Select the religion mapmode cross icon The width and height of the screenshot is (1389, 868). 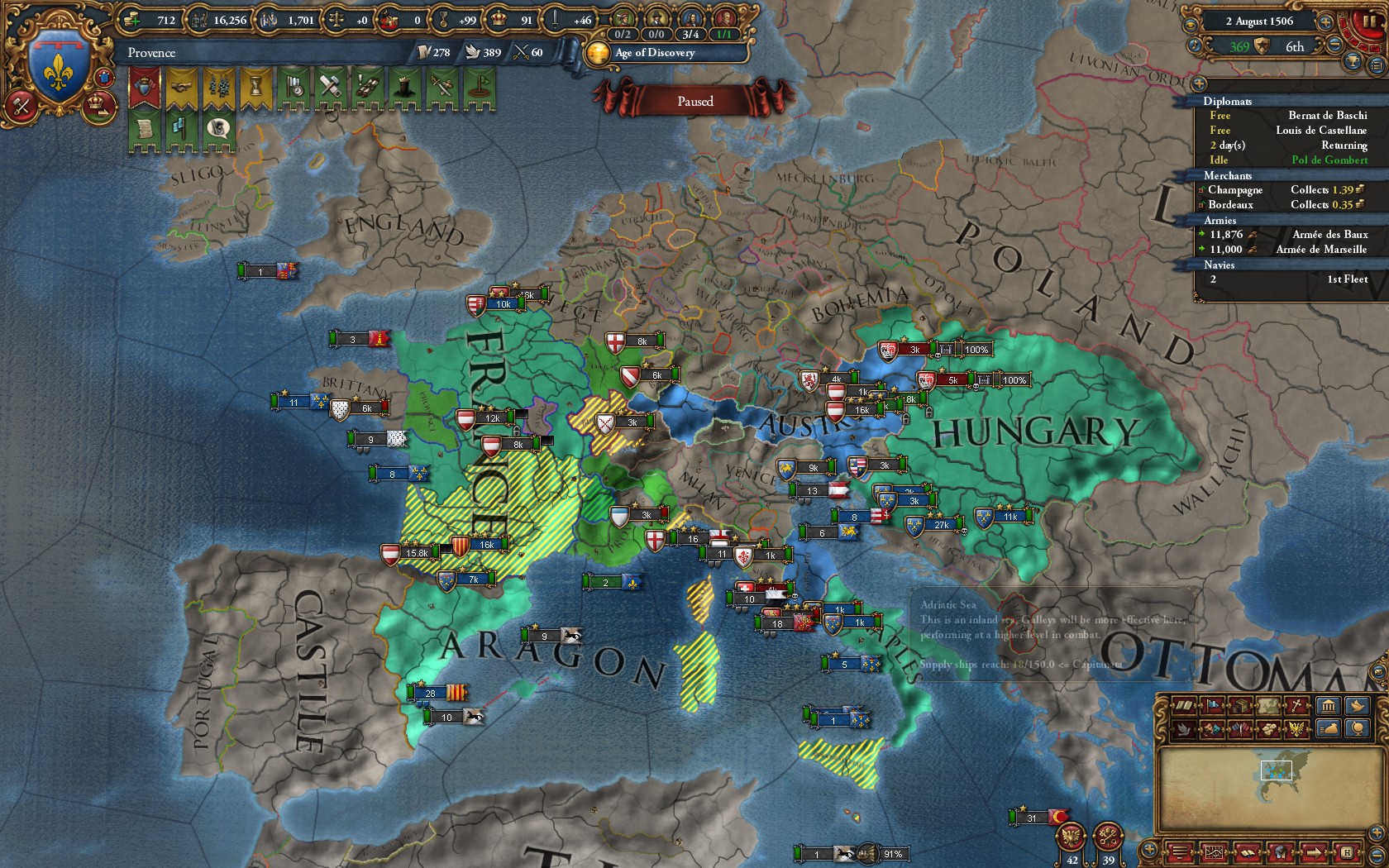click(x=1296, y=704)
